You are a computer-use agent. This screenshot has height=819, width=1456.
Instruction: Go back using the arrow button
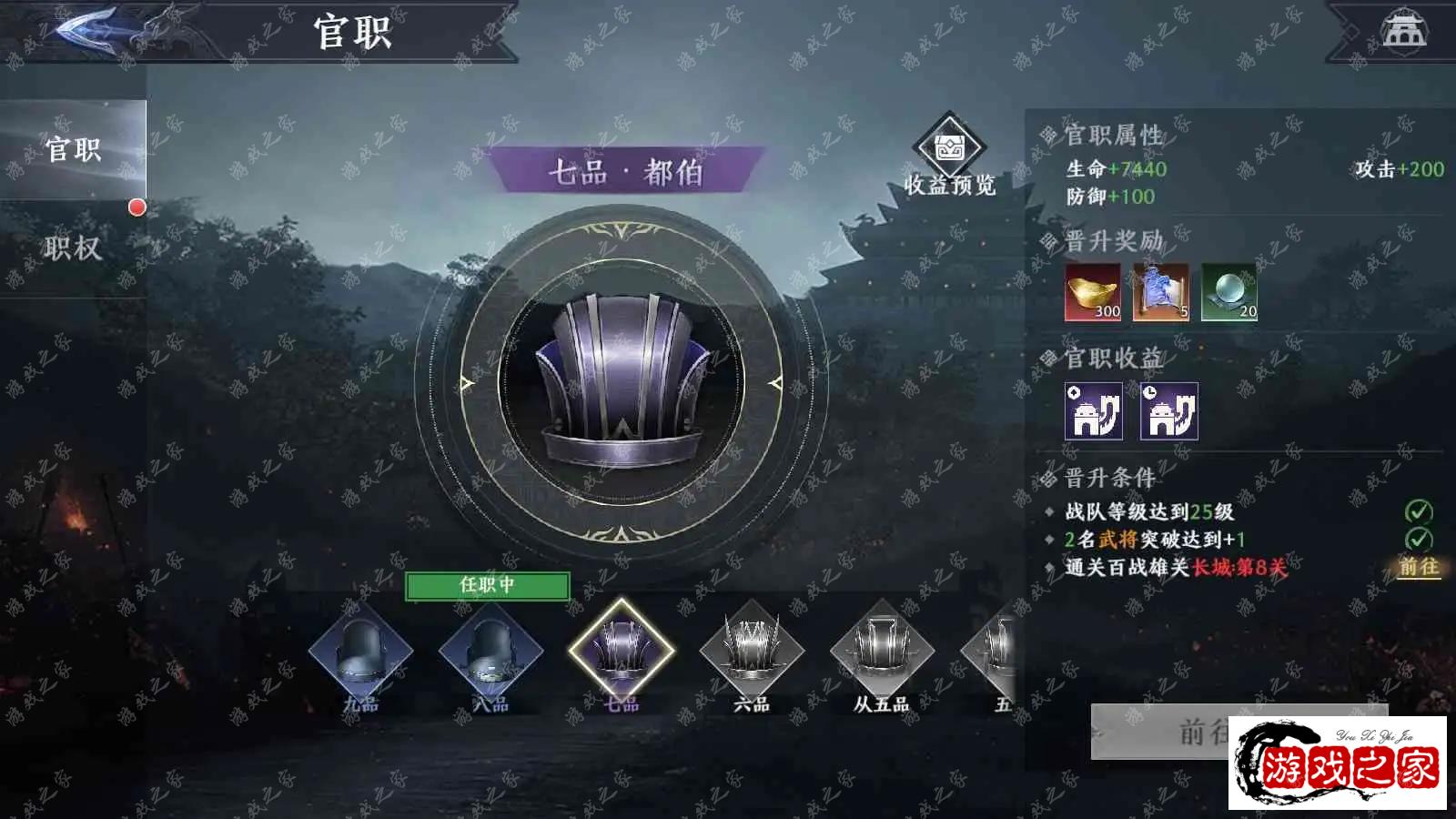tap(88, 30)
